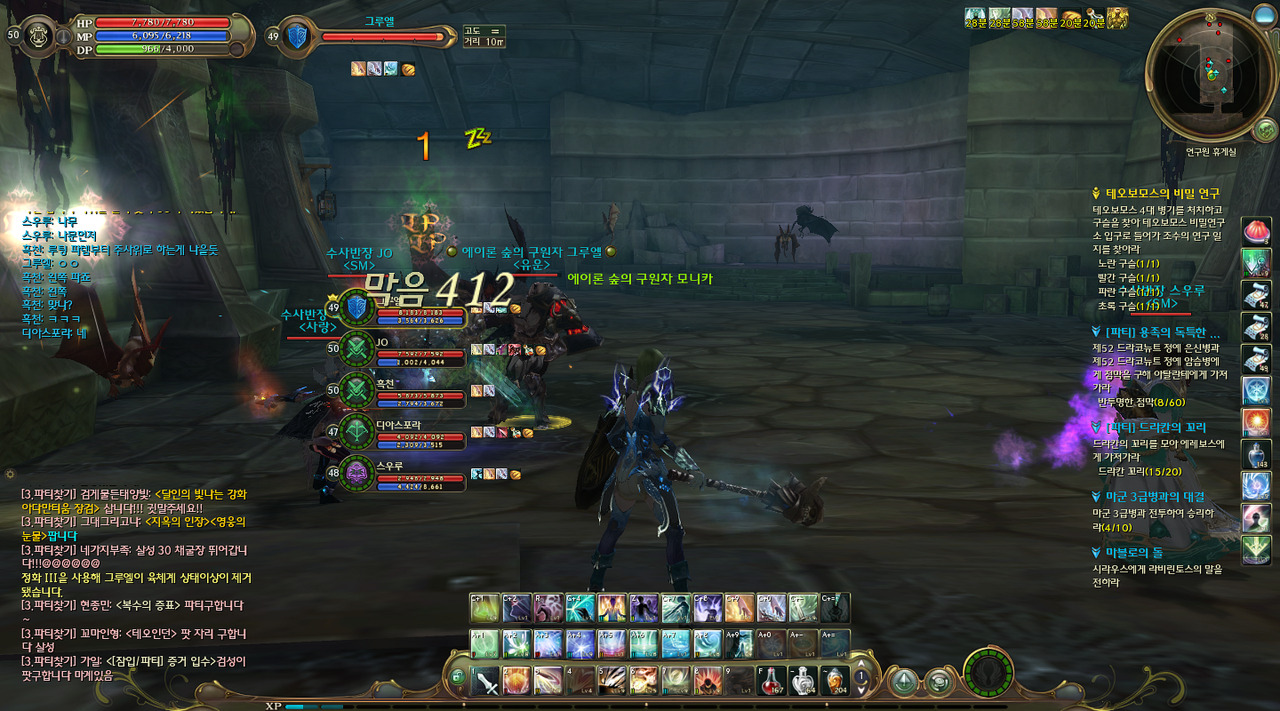Use the pink shell item in side bar
Image resolution: width=1280 pixels, height=711 pixels.
[x=1256, y=230]
